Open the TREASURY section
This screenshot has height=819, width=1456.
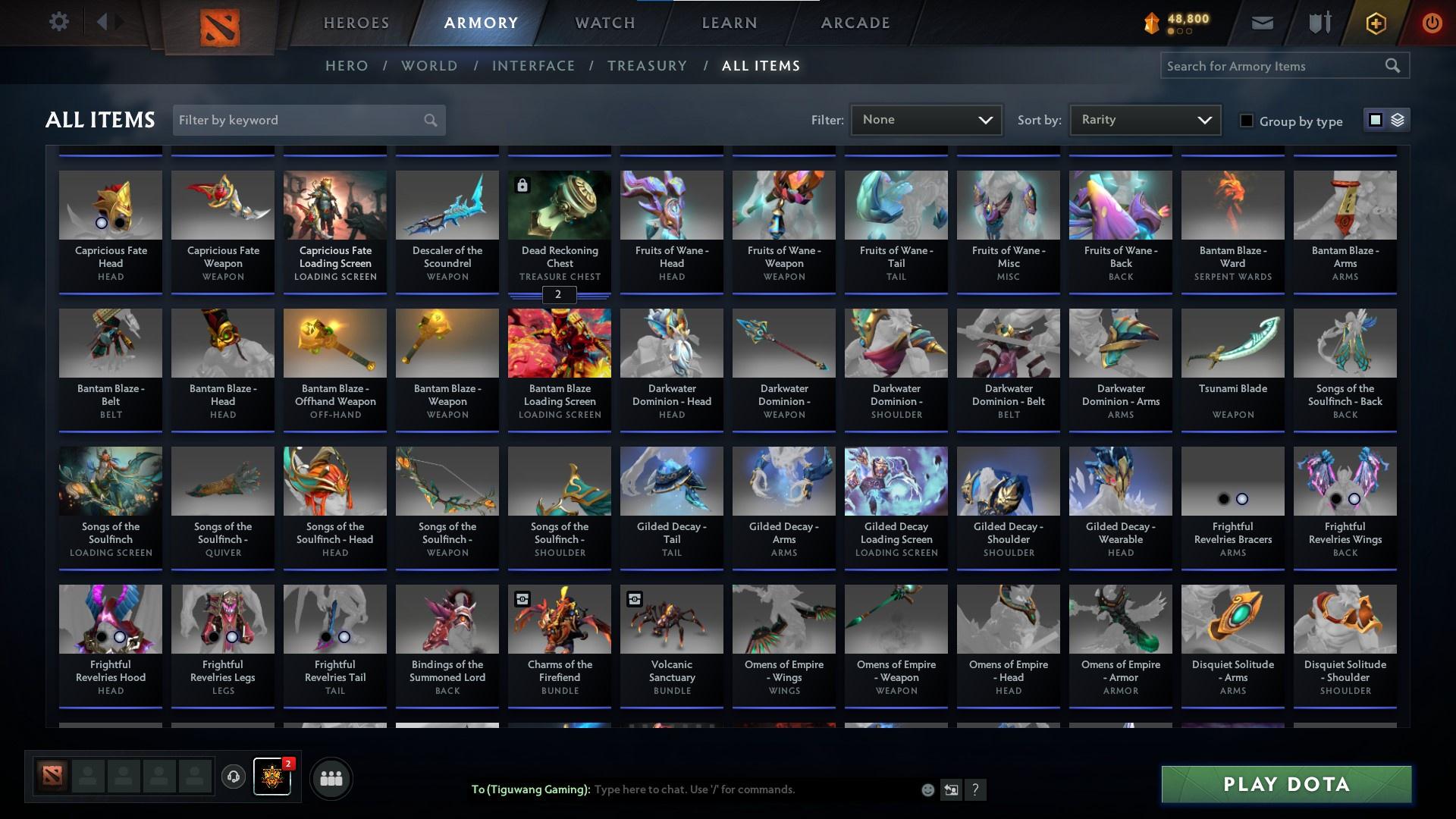pyautogui.click(x=646, y=66)
